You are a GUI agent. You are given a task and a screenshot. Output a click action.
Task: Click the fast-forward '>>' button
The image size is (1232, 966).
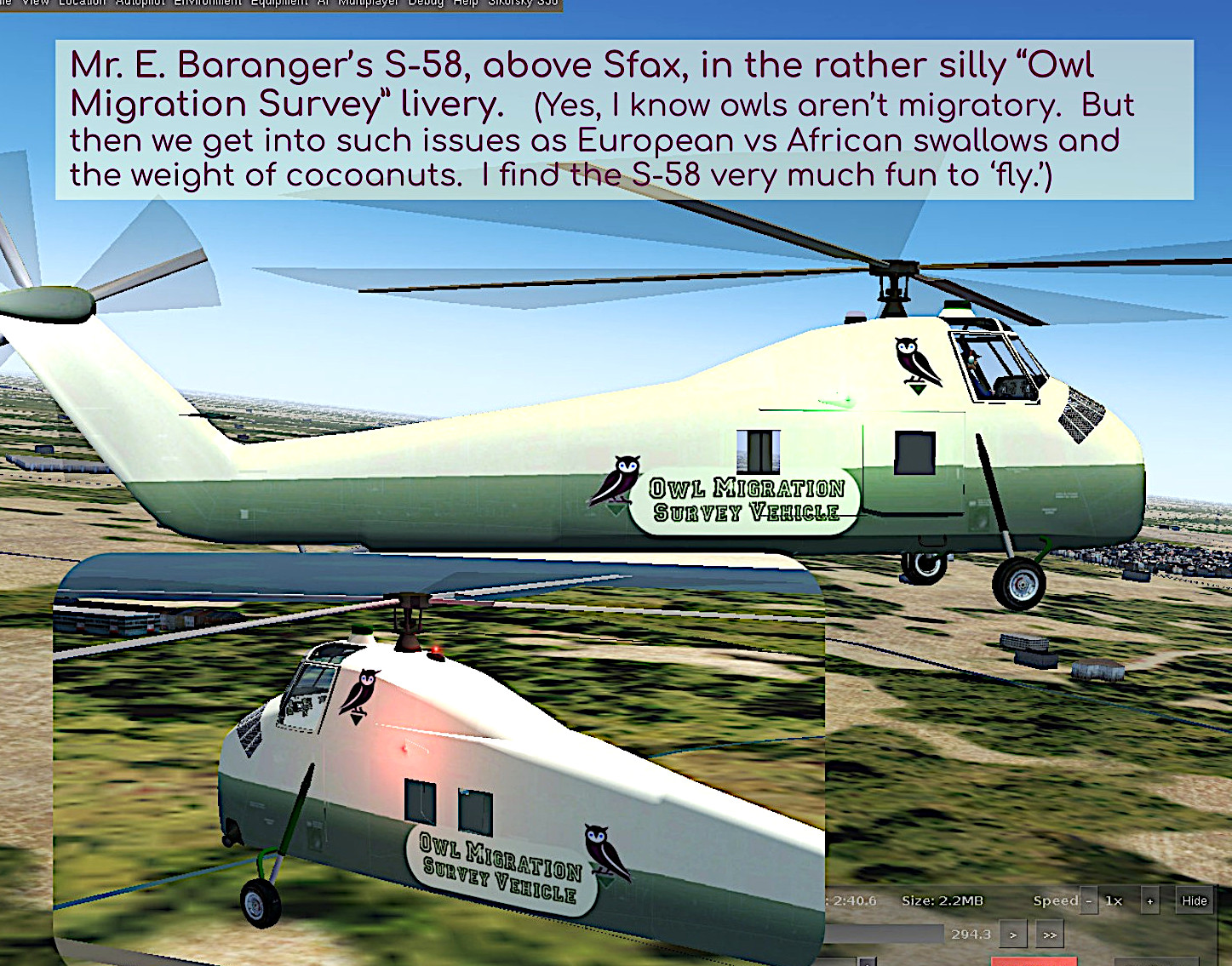pos(1050,934)
